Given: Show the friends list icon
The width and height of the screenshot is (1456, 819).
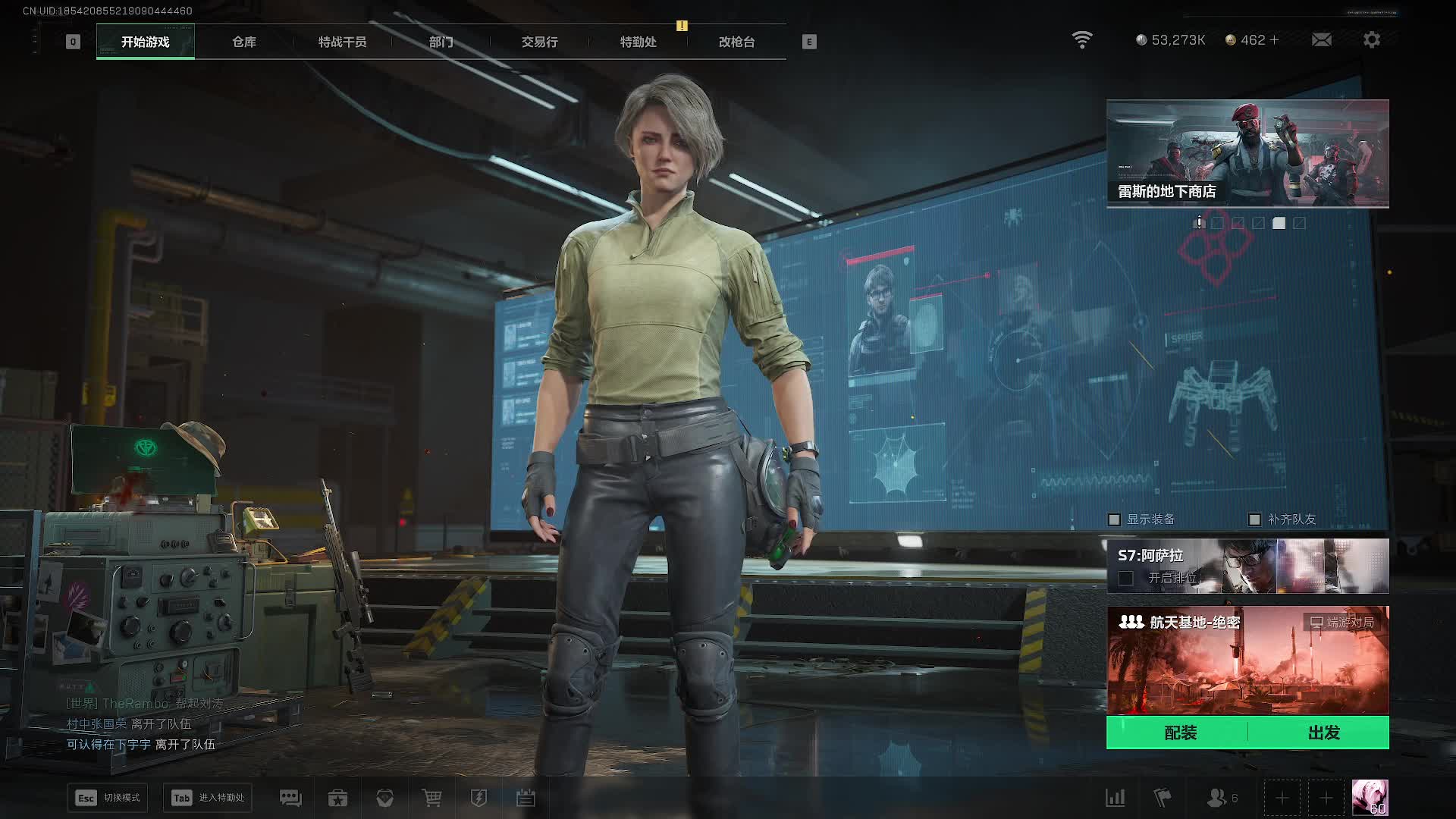Looking at the screenshot, I should [x=1217, y=798].
